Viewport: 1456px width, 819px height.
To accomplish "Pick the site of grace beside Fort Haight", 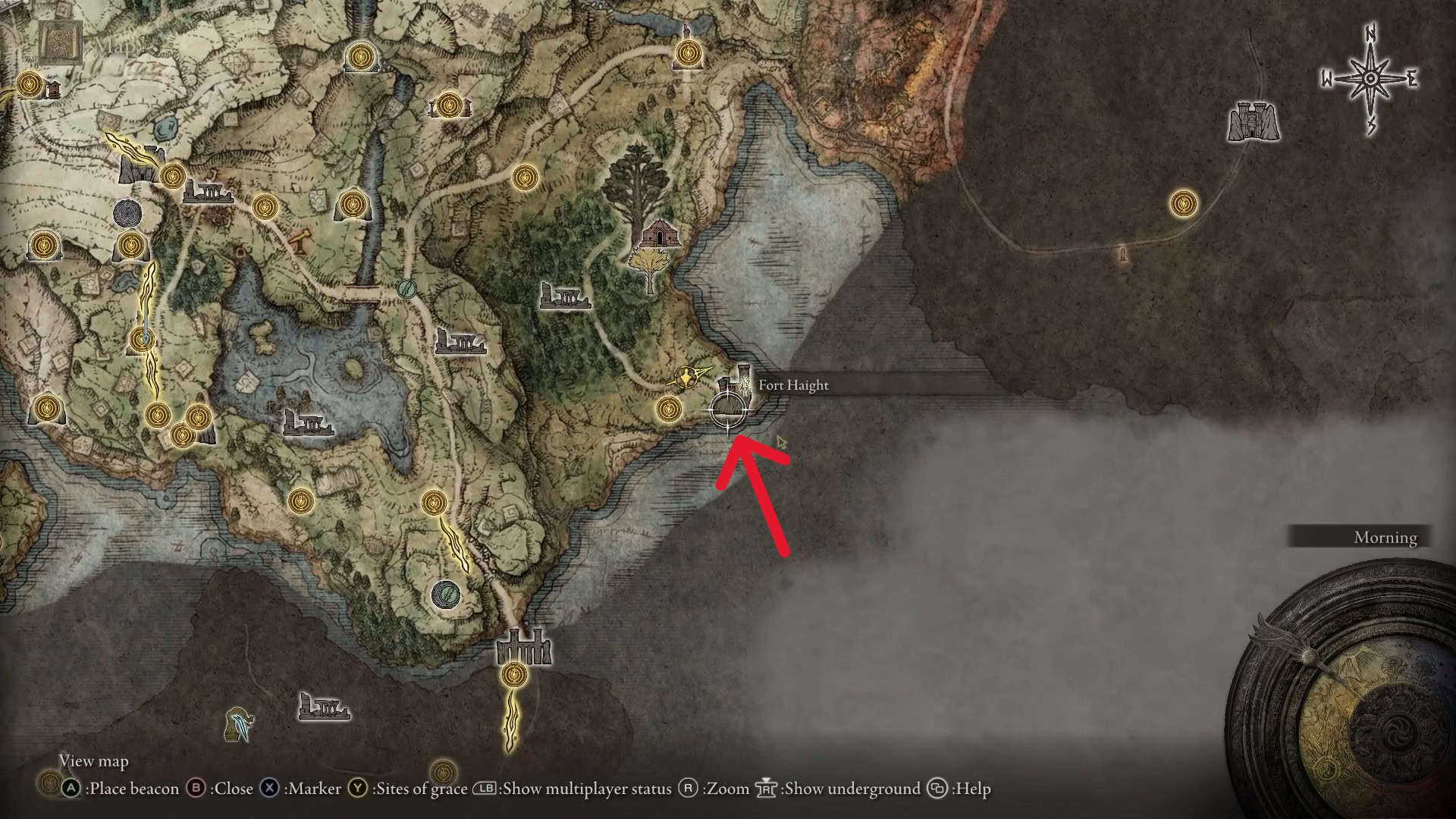I will click(x=668, y=409).
